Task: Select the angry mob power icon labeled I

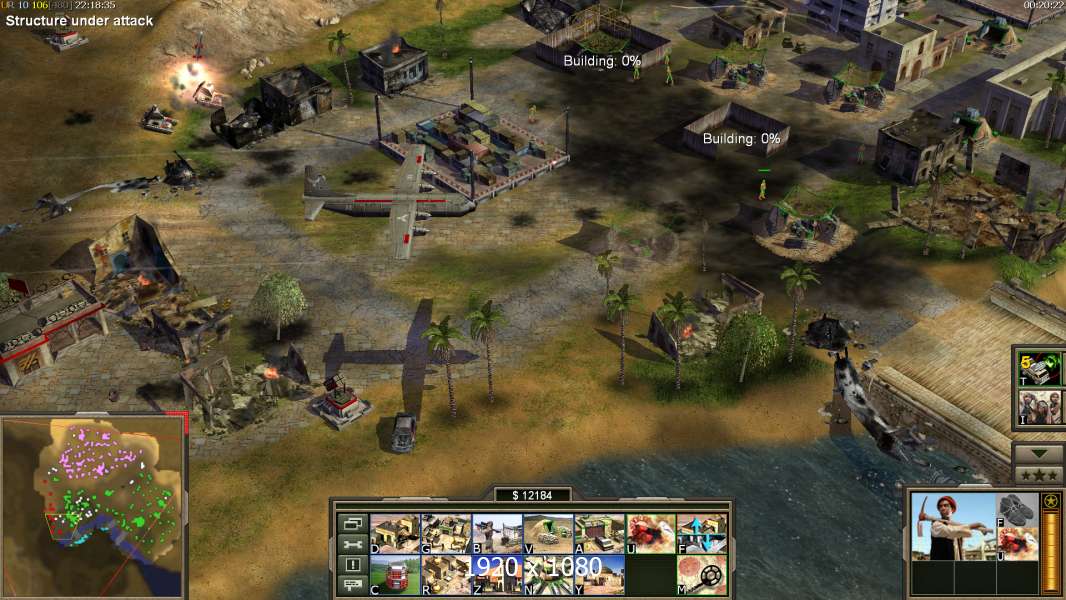Action: 1039,407
